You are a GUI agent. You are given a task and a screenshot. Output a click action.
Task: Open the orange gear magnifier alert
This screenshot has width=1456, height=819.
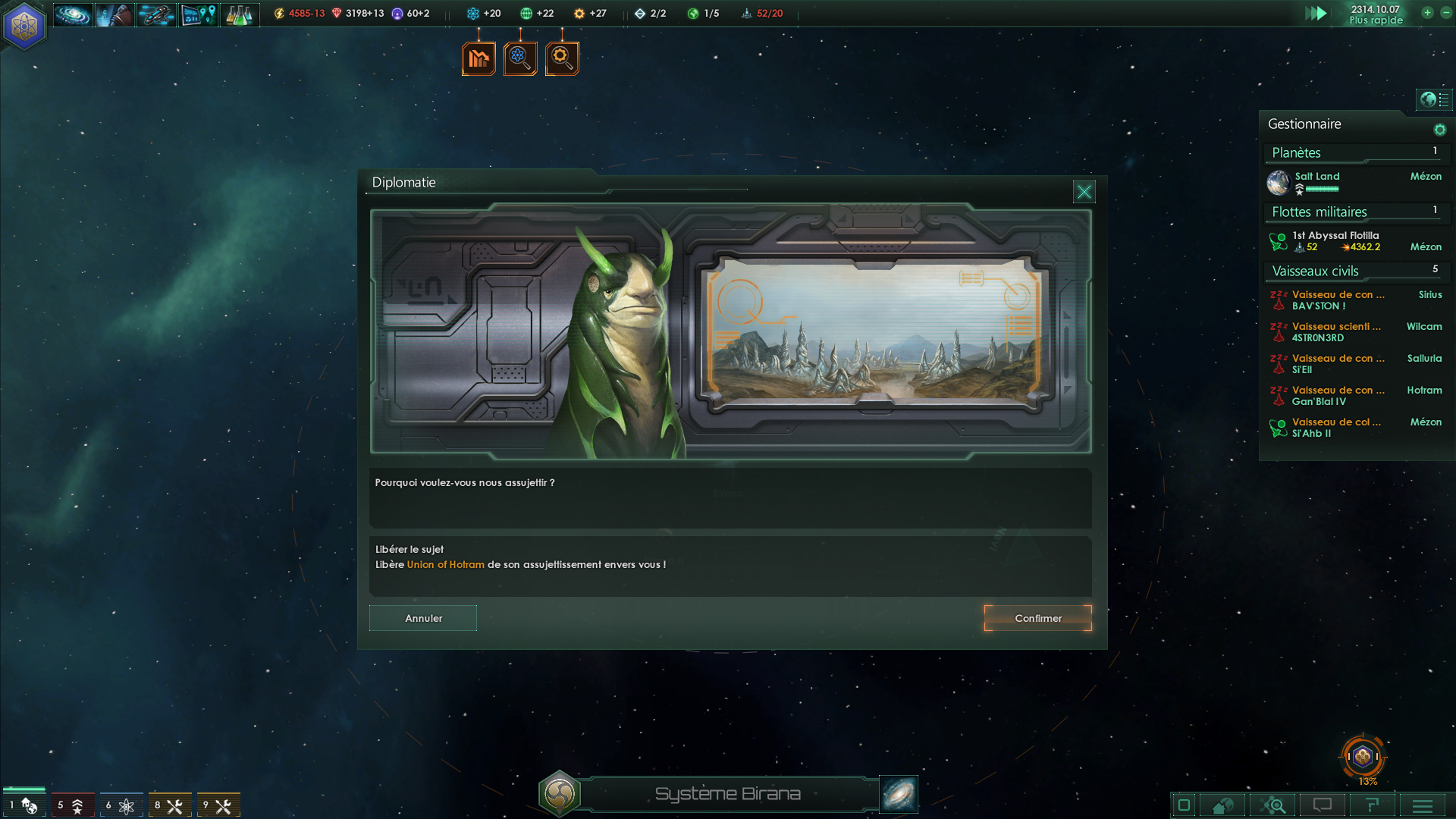tap(562, 58)
